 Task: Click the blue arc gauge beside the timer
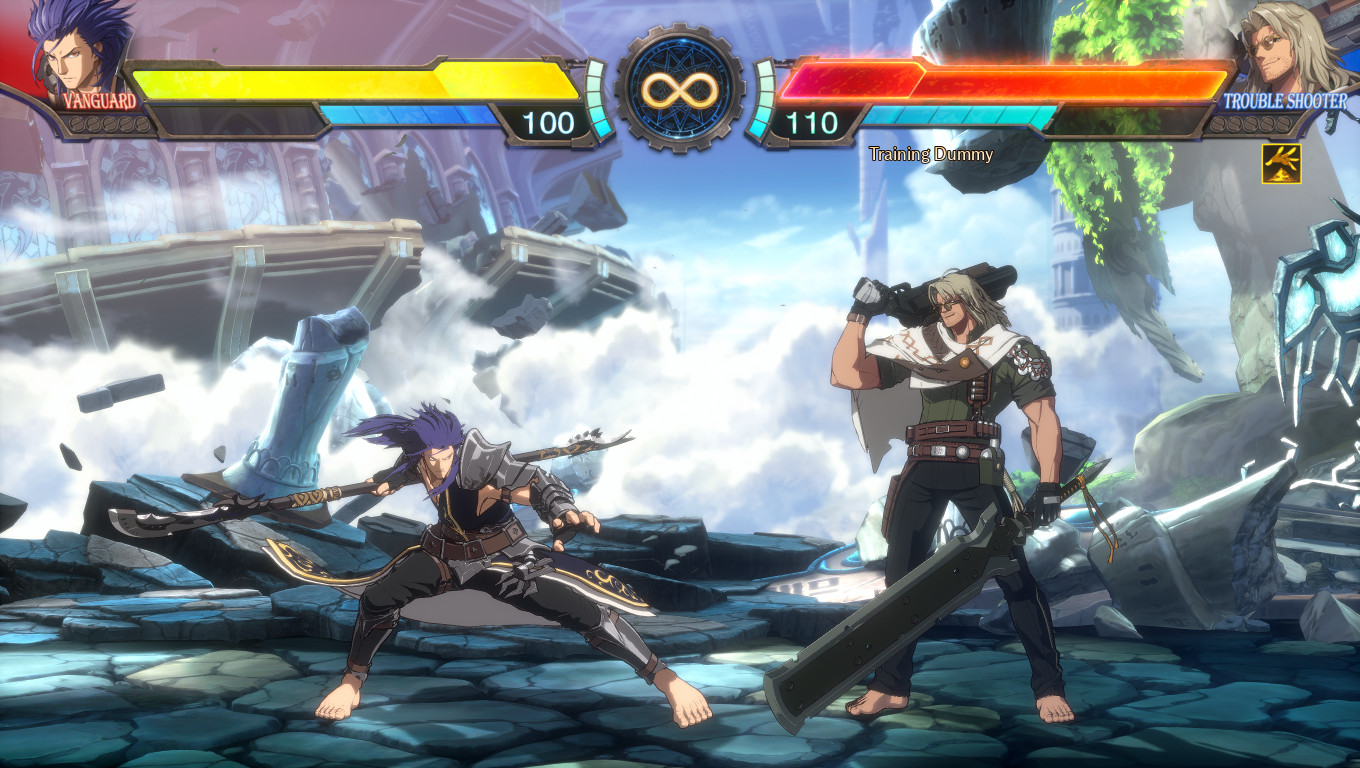click(598, 100)
